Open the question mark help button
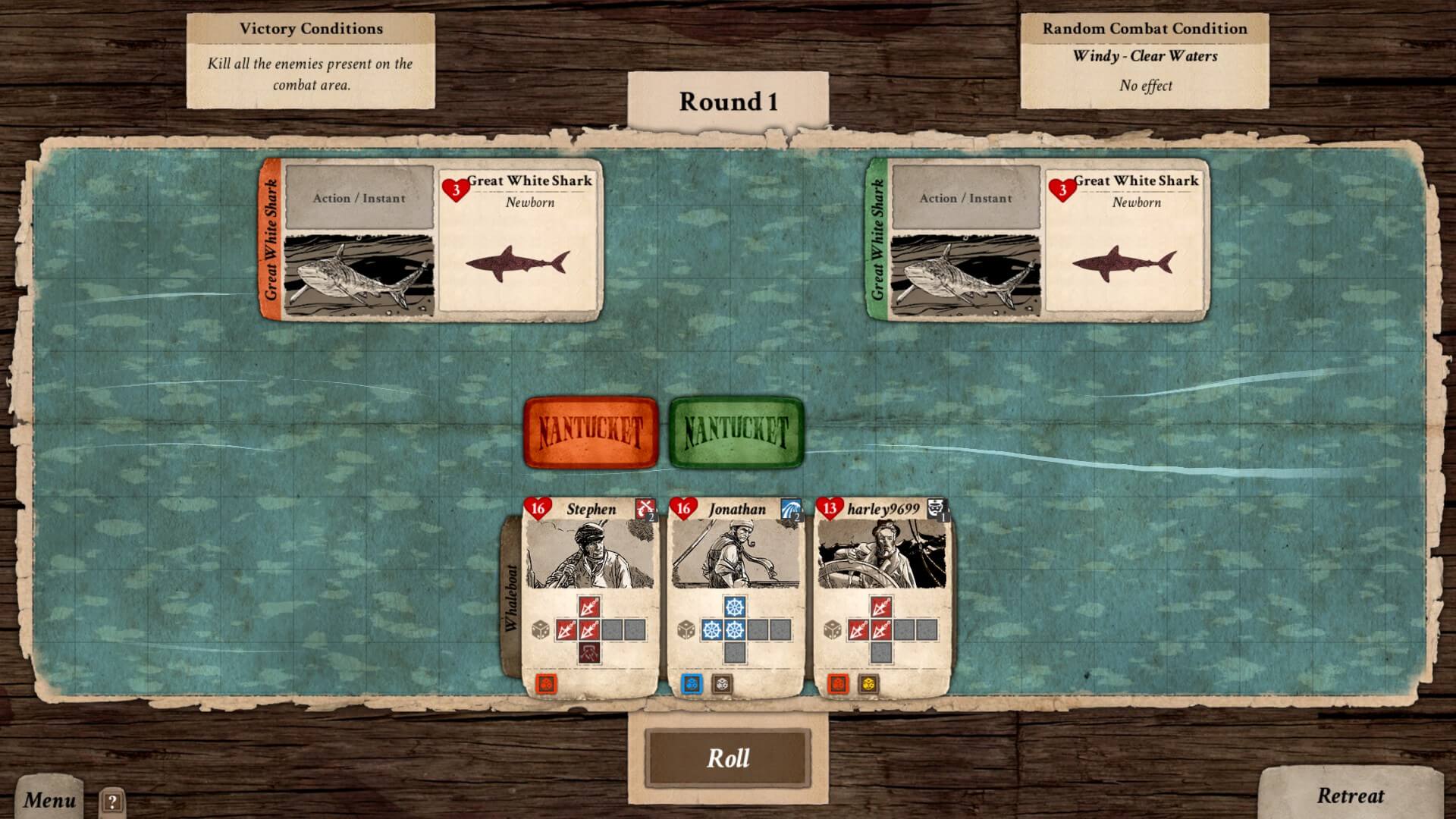1456x819 pixels. tap(112, 802)
